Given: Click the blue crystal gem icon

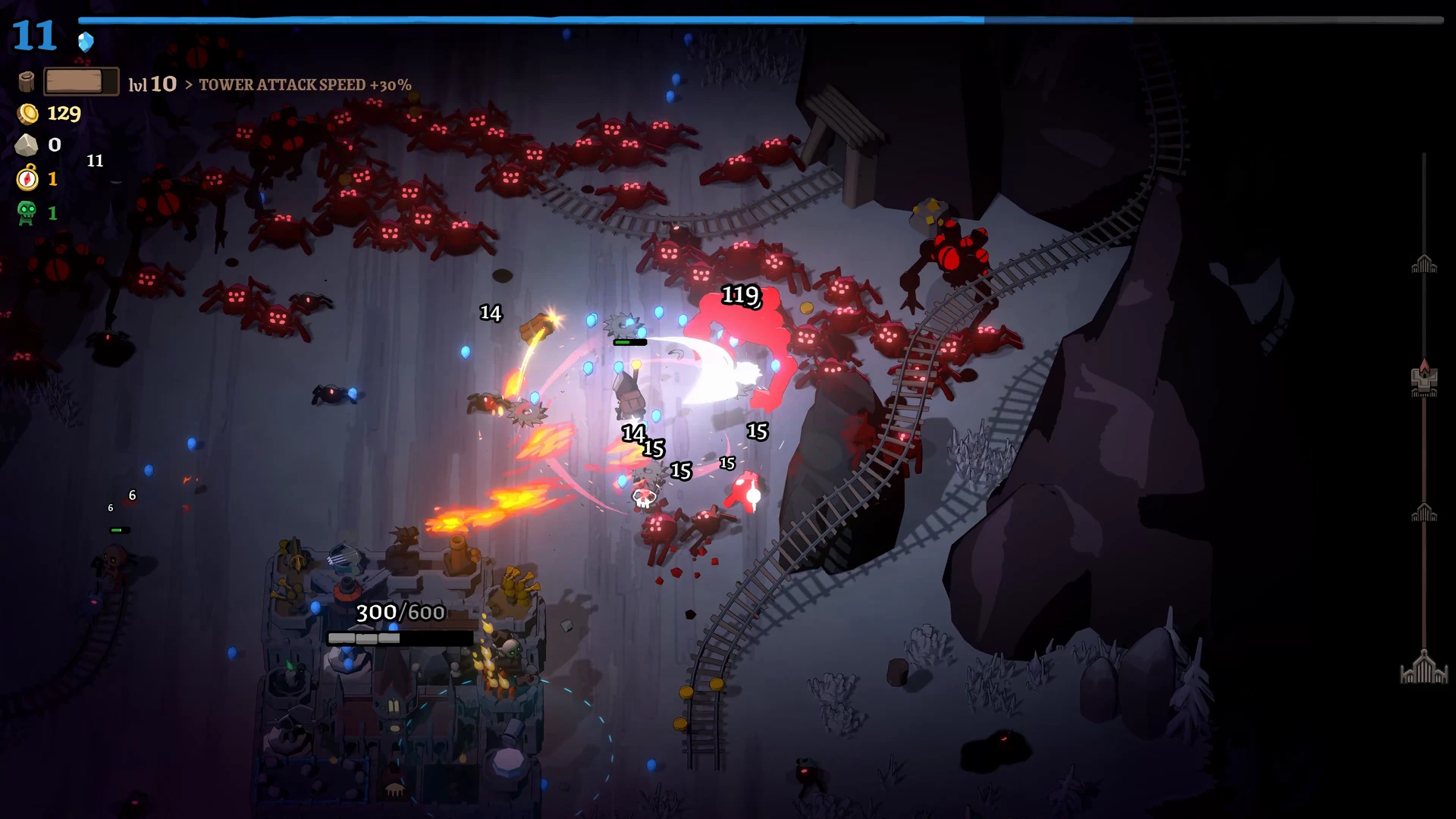Looking at the screenshot, I should coord(86,42).
